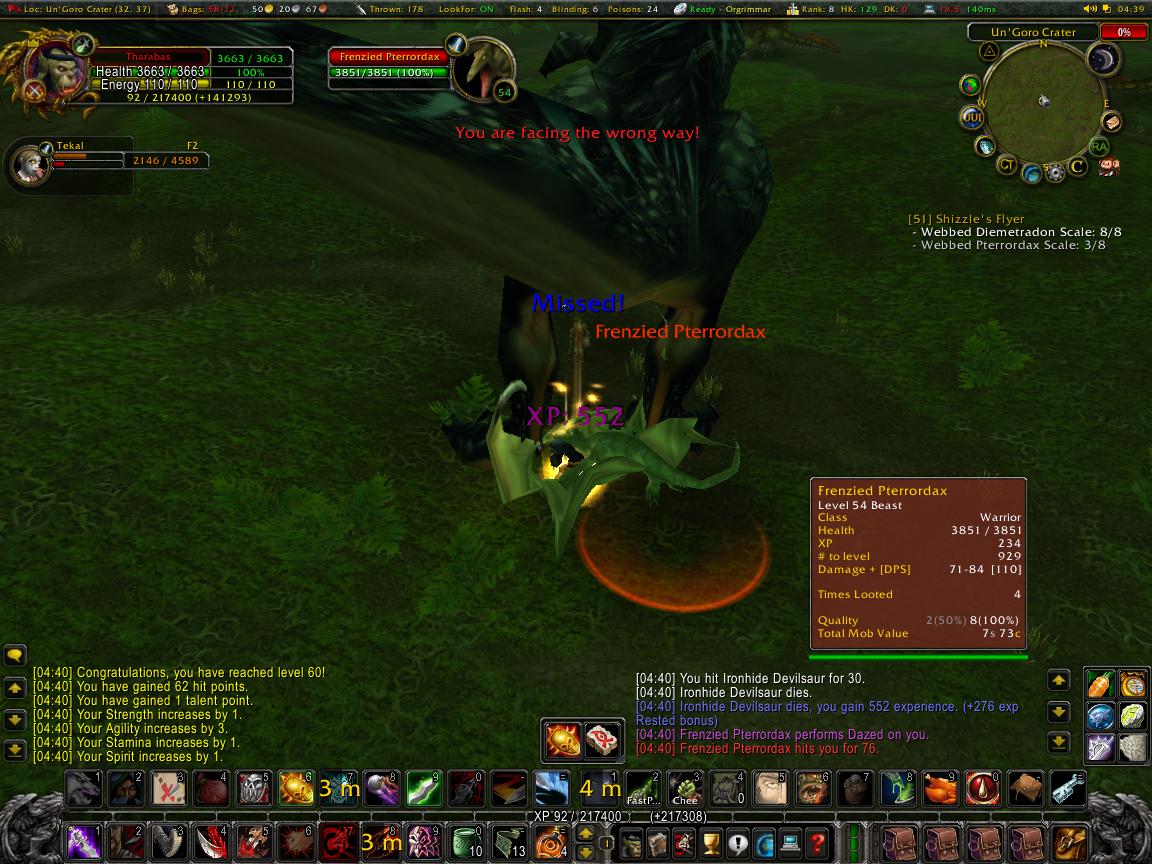Open the CT minimap button

1008,165
